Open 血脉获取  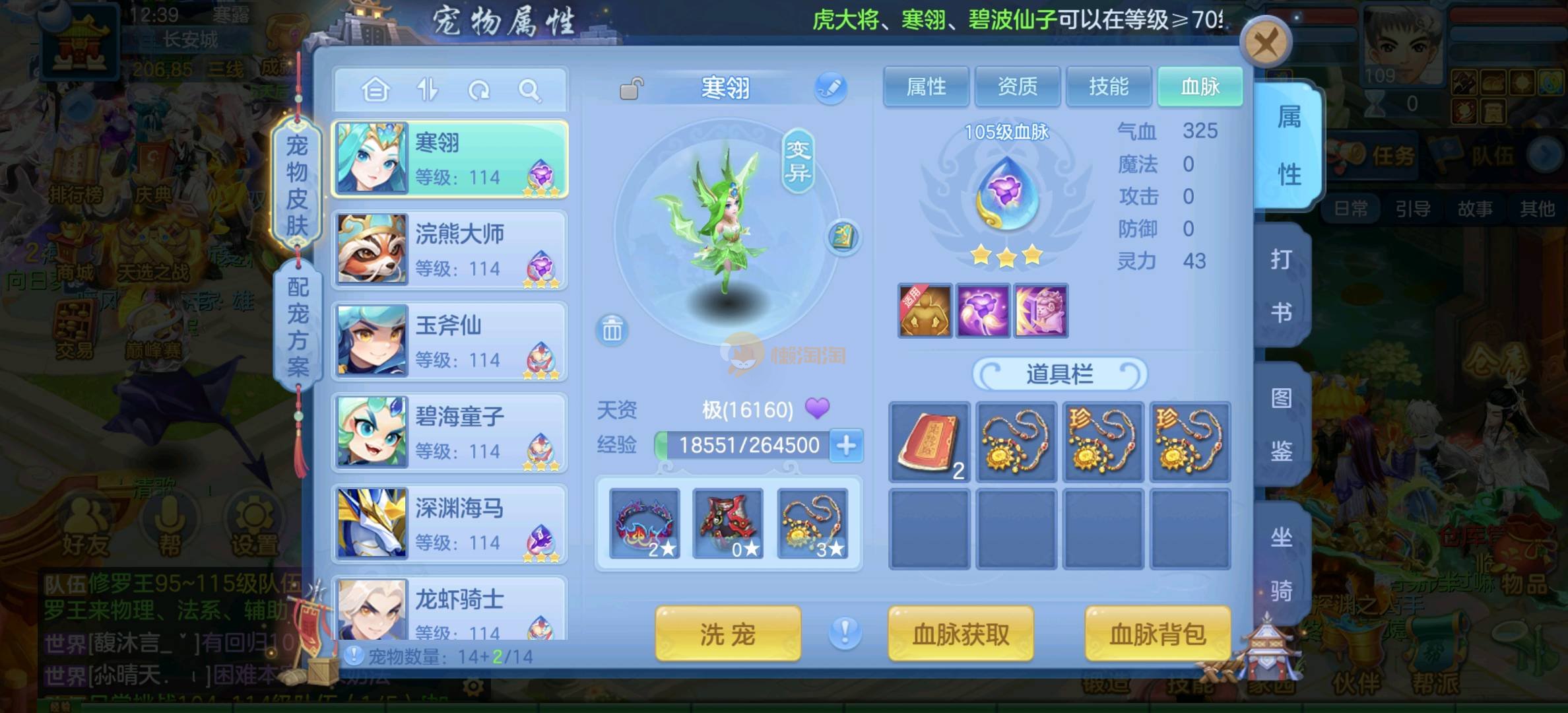960,634
